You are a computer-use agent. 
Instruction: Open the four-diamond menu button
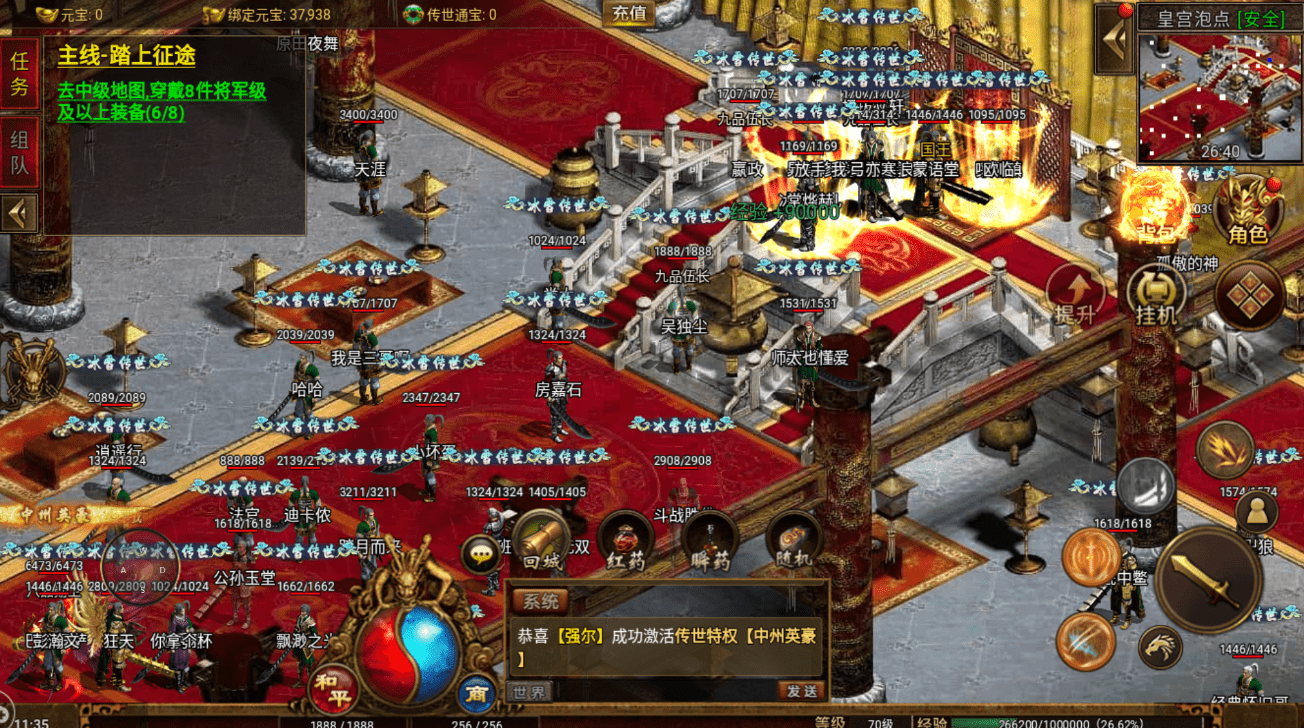[1248, 297]
